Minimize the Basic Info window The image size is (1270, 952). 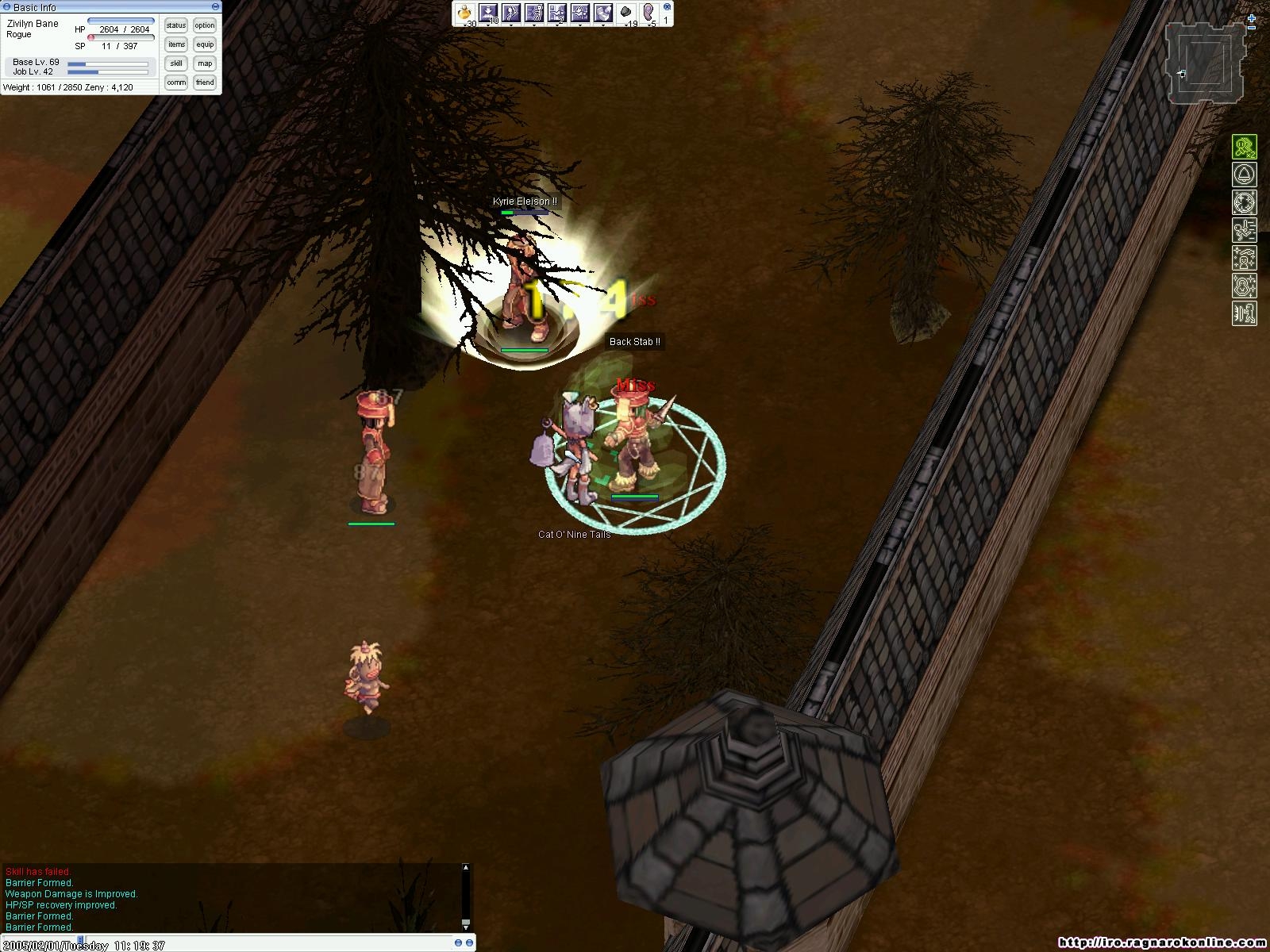pyautogui.click(x=215, y=7)
